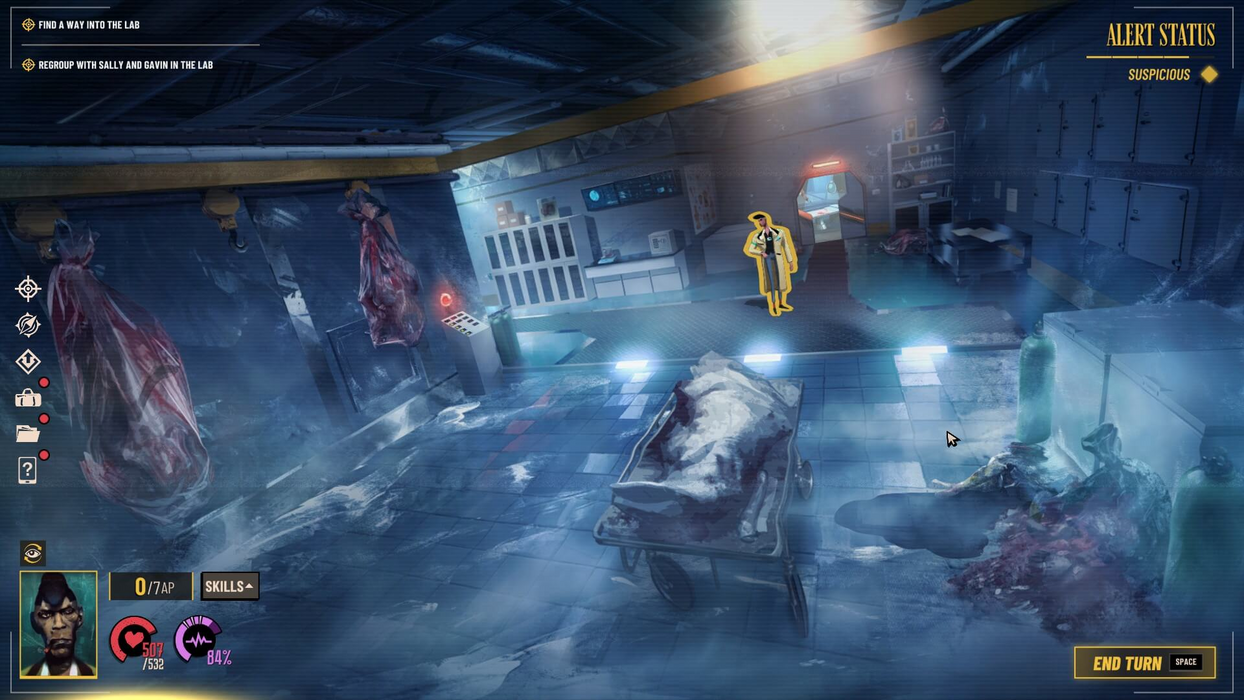The image size is (1244, 700).
Task: Click the End Turn button
Action: [1144, 663]
